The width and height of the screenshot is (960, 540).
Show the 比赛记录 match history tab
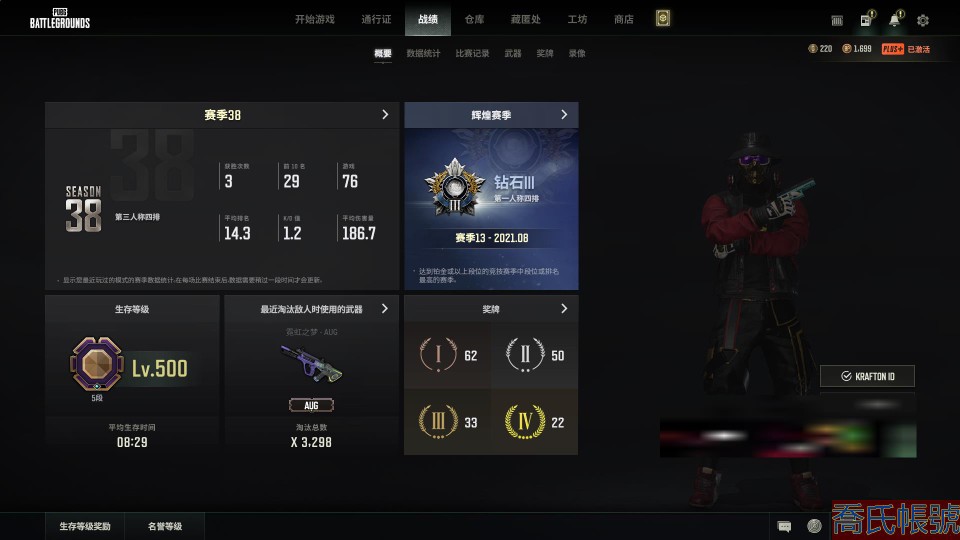(472, 53)
